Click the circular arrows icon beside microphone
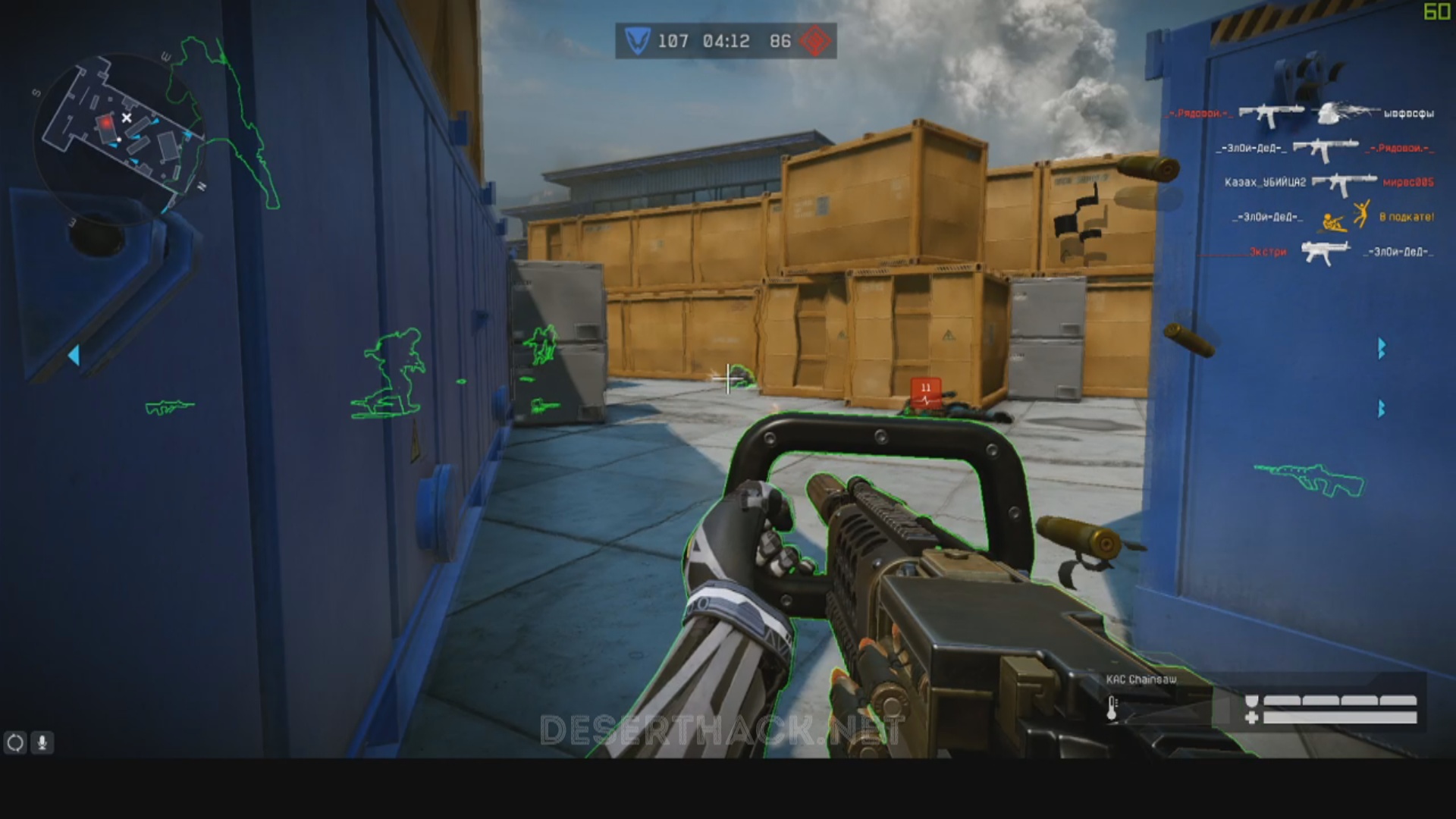This screenshot has height=819, width=1456. pos(15,742)
